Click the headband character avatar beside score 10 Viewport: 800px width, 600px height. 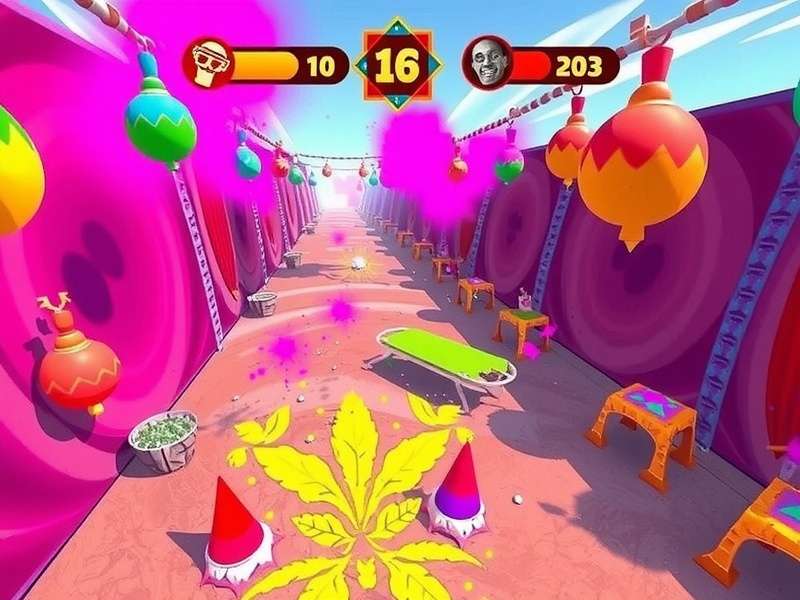pyautogui.click(x=207, y=65)
